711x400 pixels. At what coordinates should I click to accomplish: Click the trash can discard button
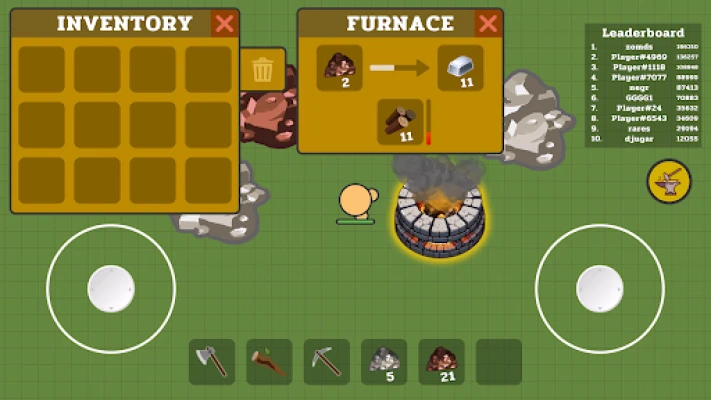[262, 70]
